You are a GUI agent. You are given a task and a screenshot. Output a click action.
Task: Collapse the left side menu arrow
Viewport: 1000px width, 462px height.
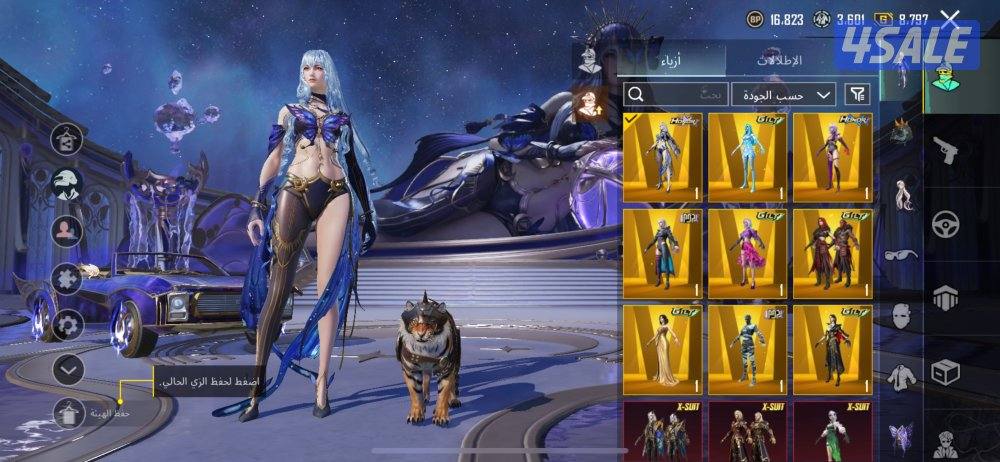click(68, 370)
